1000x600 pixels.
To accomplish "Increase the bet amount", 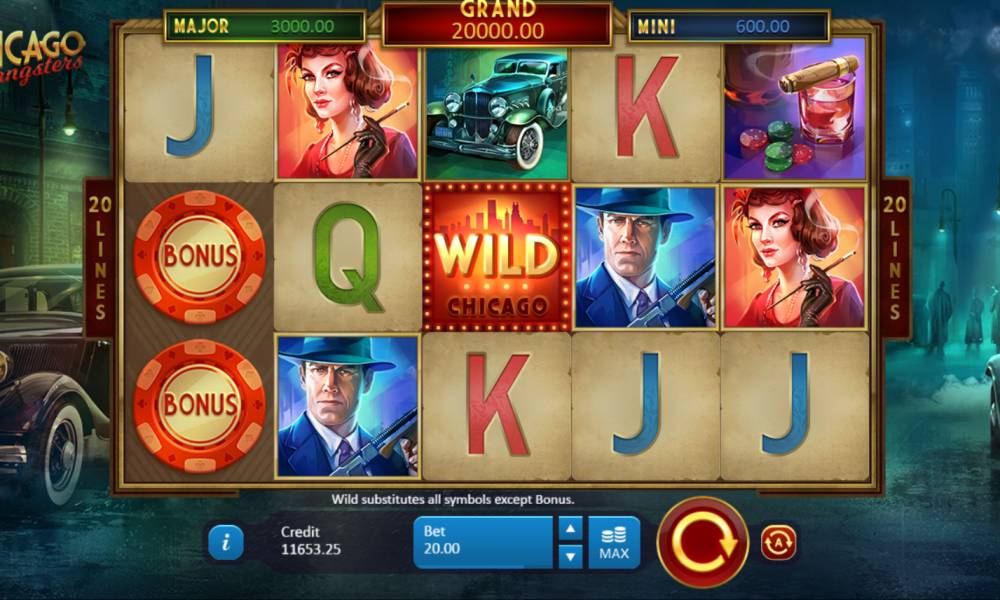I will [x=570, y=529].
